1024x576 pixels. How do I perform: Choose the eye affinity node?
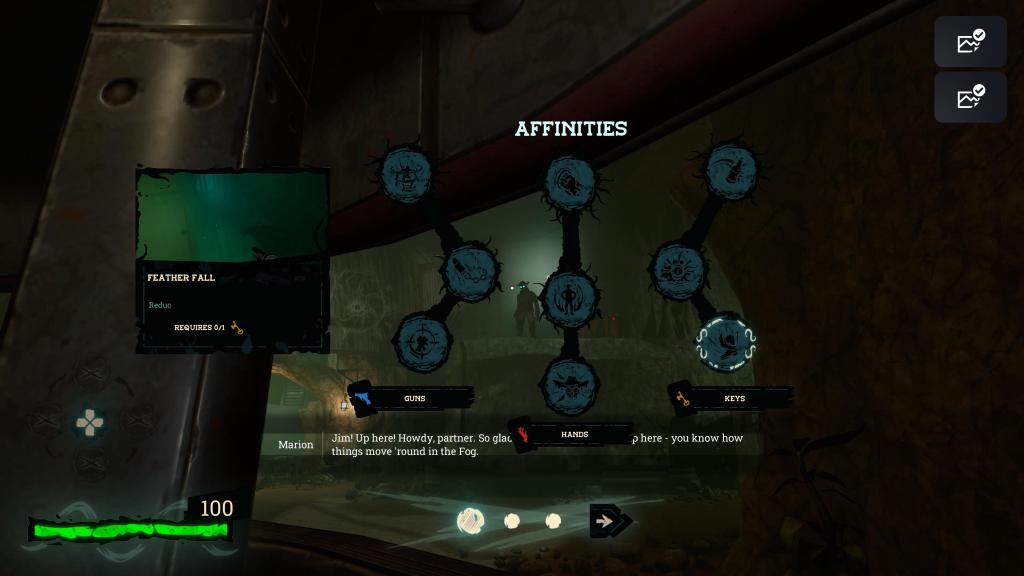680,269
